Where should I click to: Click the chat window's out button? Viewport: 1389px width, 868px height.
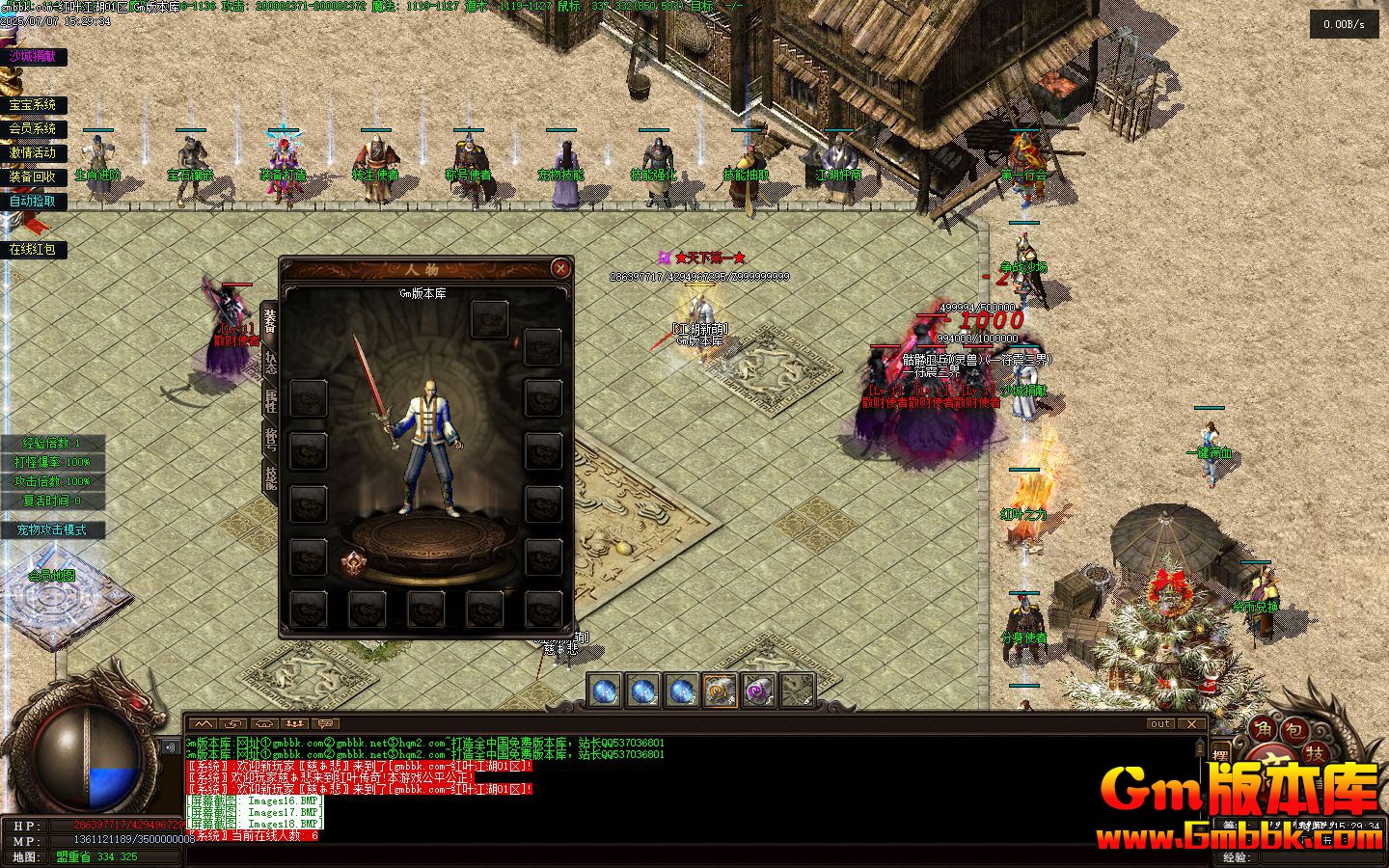(x=1160, y=723)
